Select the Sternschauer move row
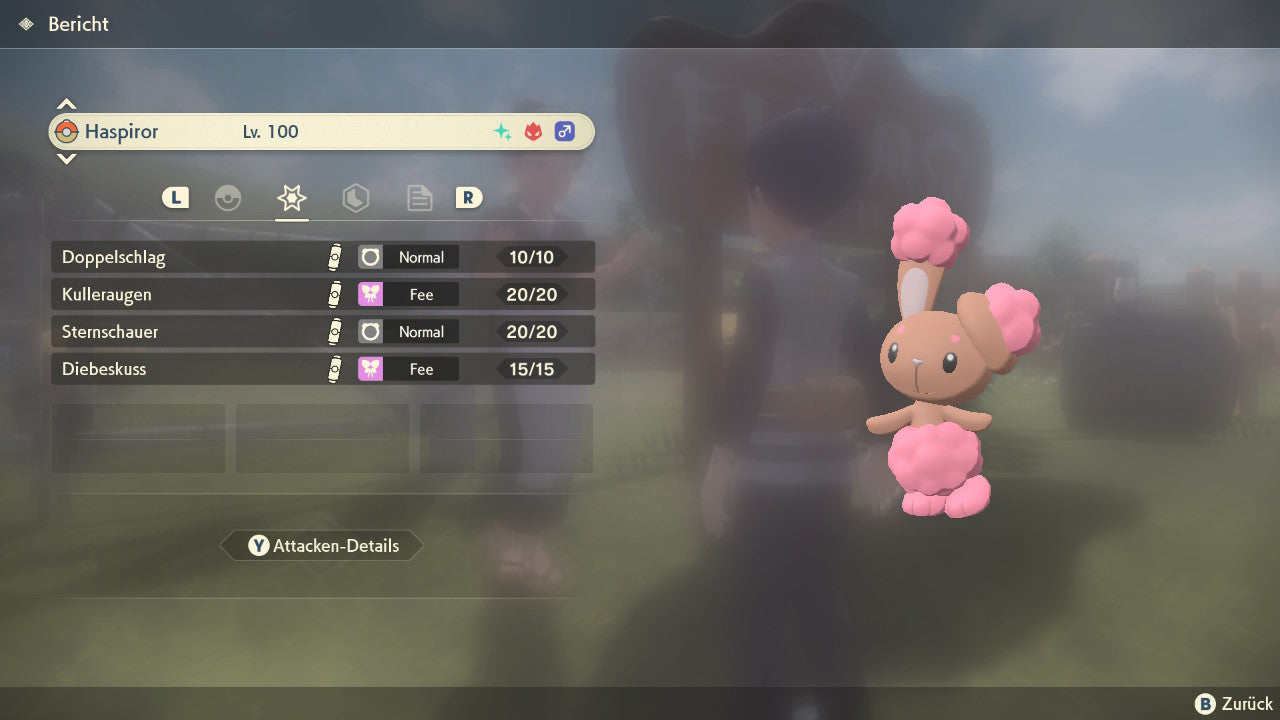This screenshot has width=1280, height=720. [322, 332]
